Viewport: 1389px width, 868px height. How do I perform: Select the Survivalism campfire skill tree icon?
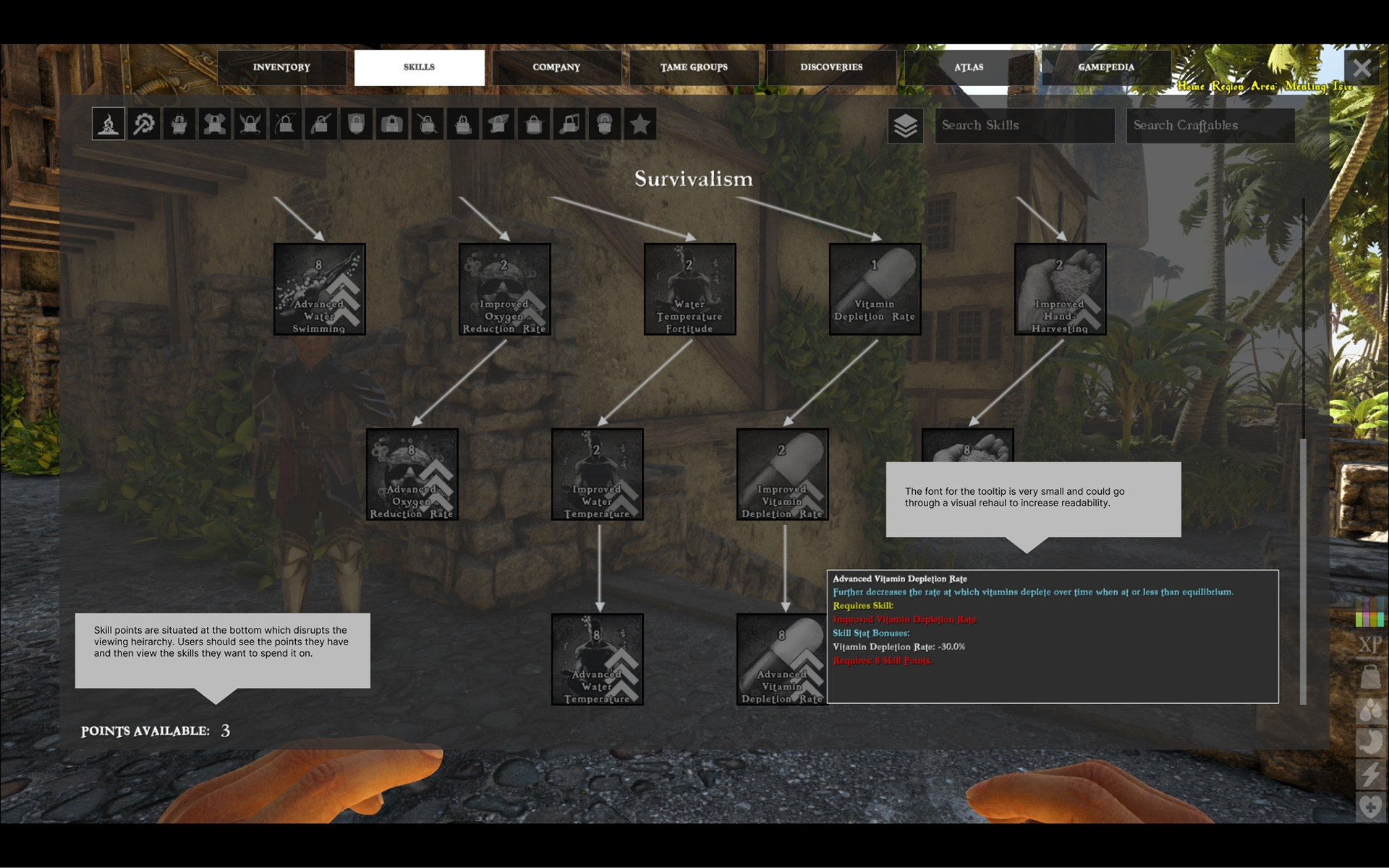[x=108, y=124]
